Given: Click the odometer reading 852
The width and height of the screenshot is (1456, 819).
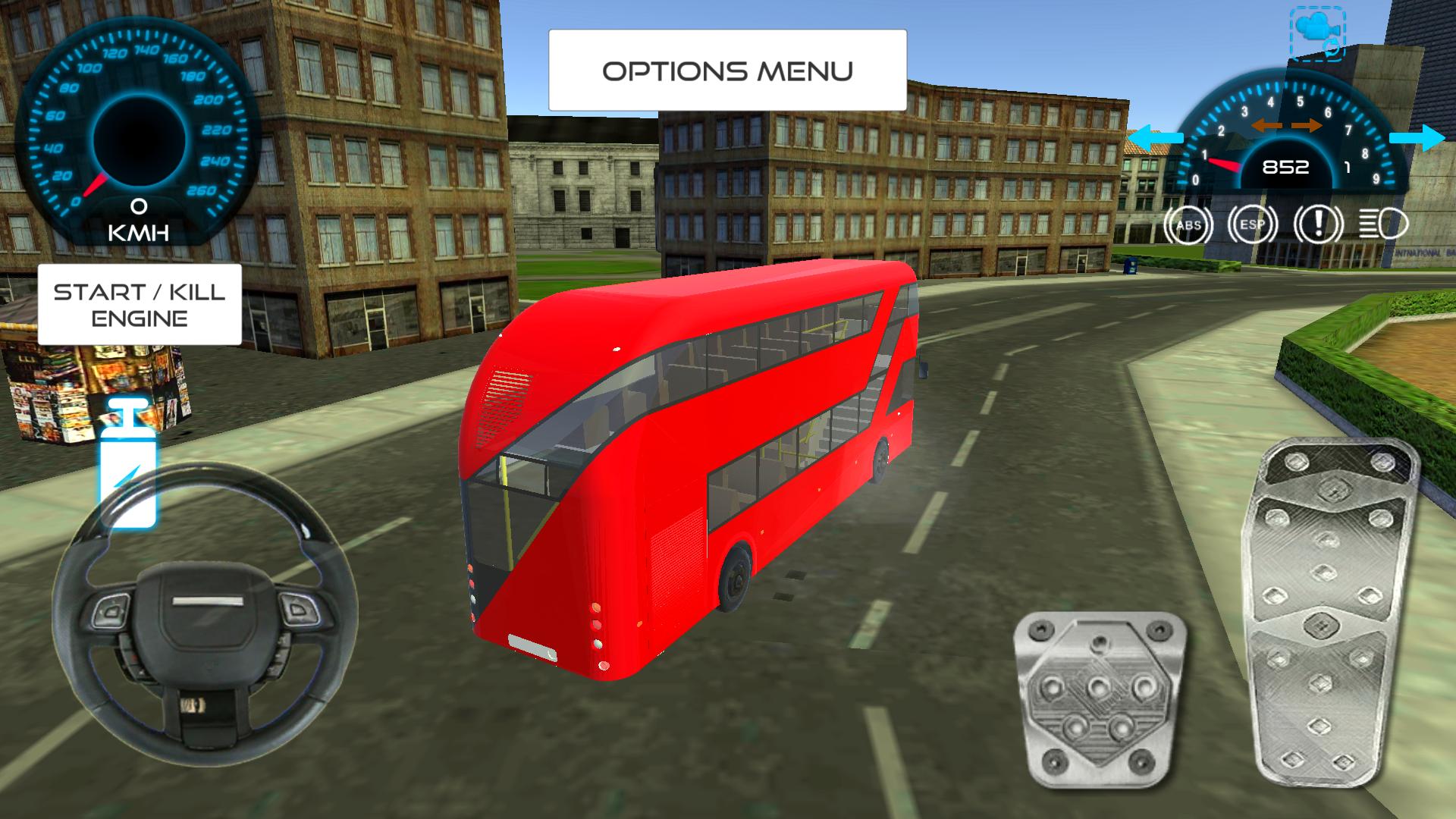Looking at the screenshot, I should point(1285,167).
